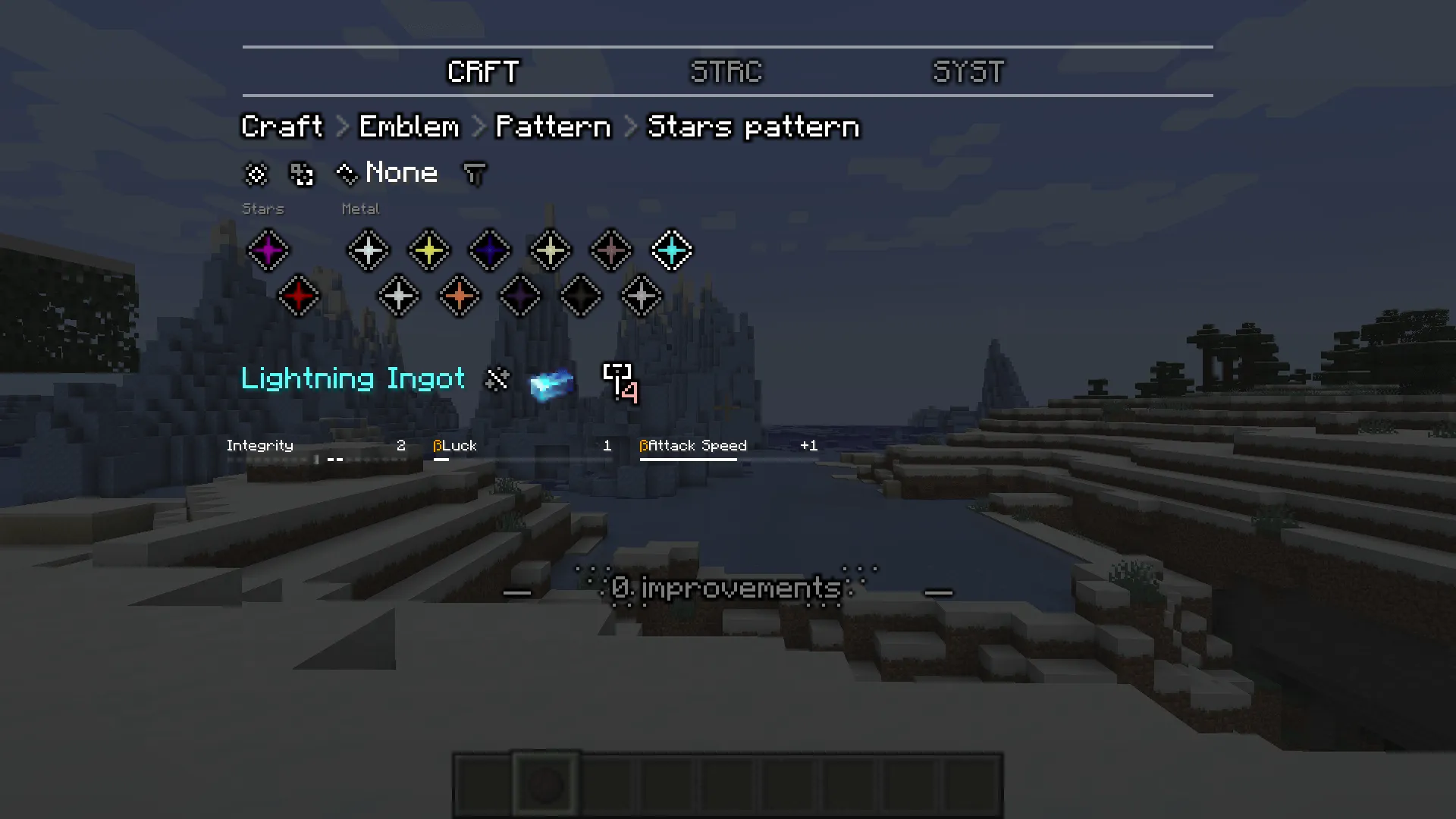Viewport: 1456px width, 819px height.
Task: Pick the black star in the bottom metal row
Action: 580,296
